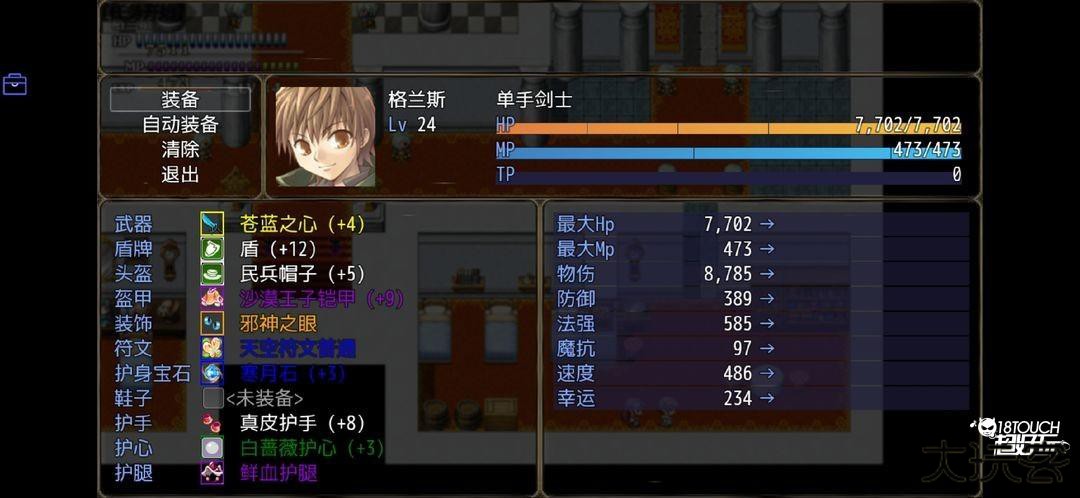Select 沙漠王子铠甲 armor slot
Viewport: 1080px width, 498px height.
321,299
